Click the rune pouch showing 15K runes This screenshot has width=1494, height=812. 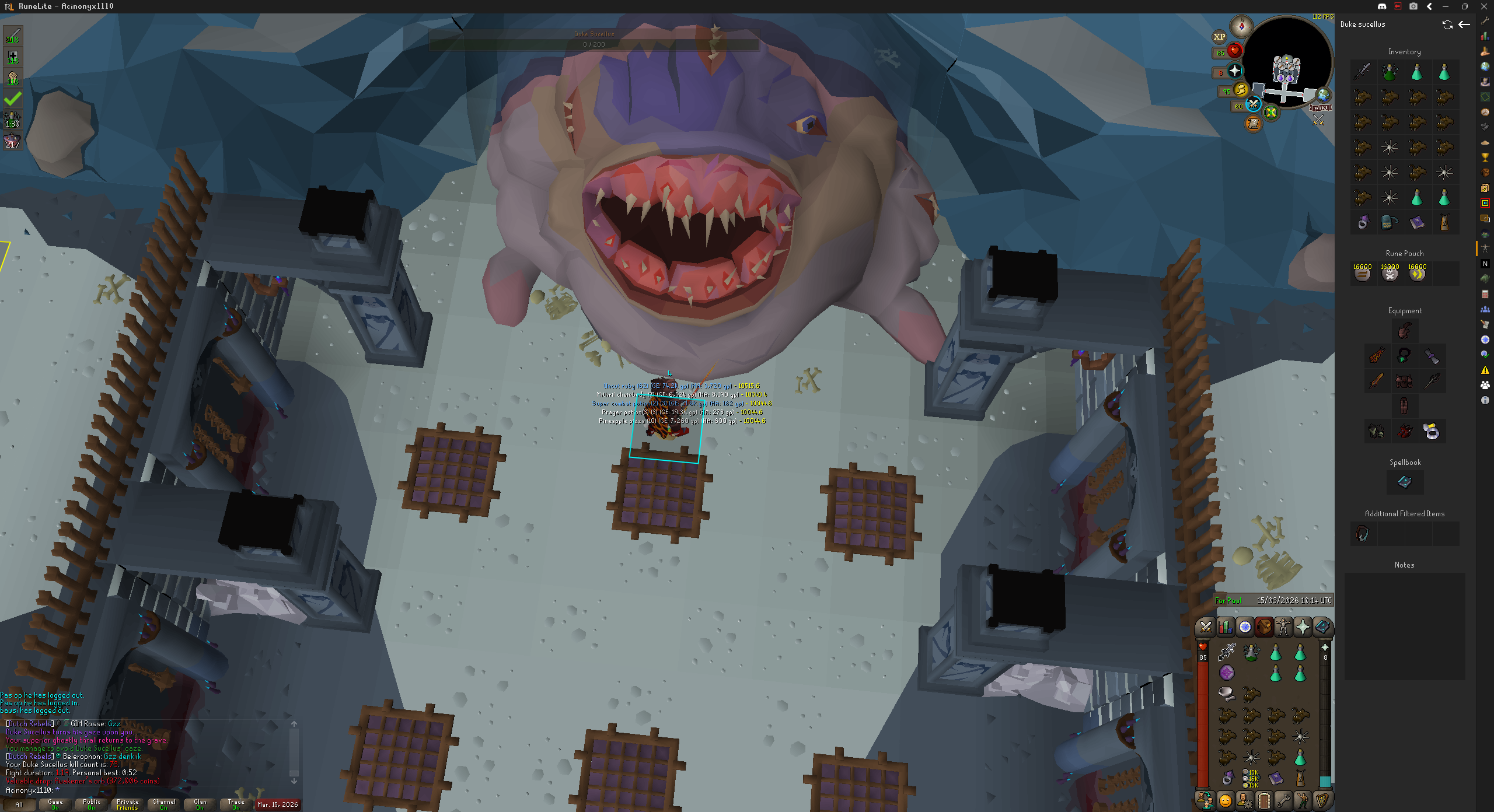click(x=1251, y=778)
